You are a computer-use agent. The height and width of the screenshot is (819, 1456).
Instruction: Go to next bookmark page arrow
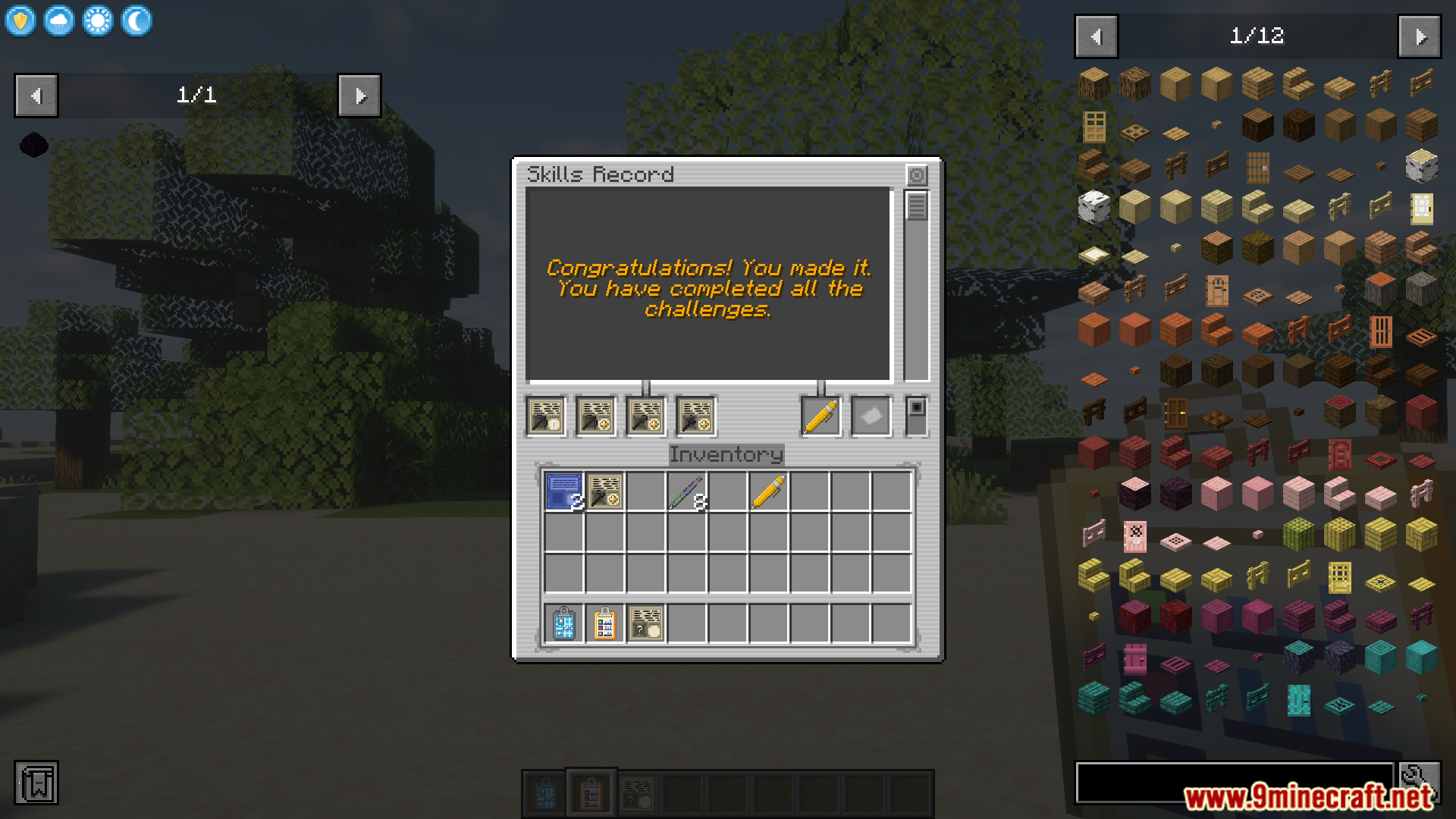[x=359, y=96]
